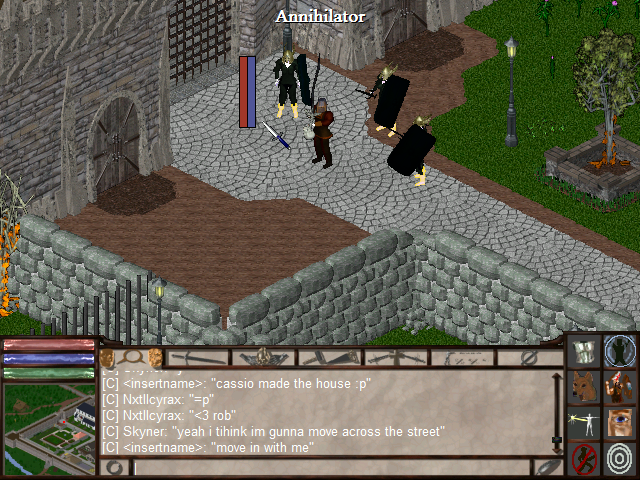The width and height of the screenshot is (640, 480).
Task: Click the chat text input field
Action: click(x=330, y=467)
